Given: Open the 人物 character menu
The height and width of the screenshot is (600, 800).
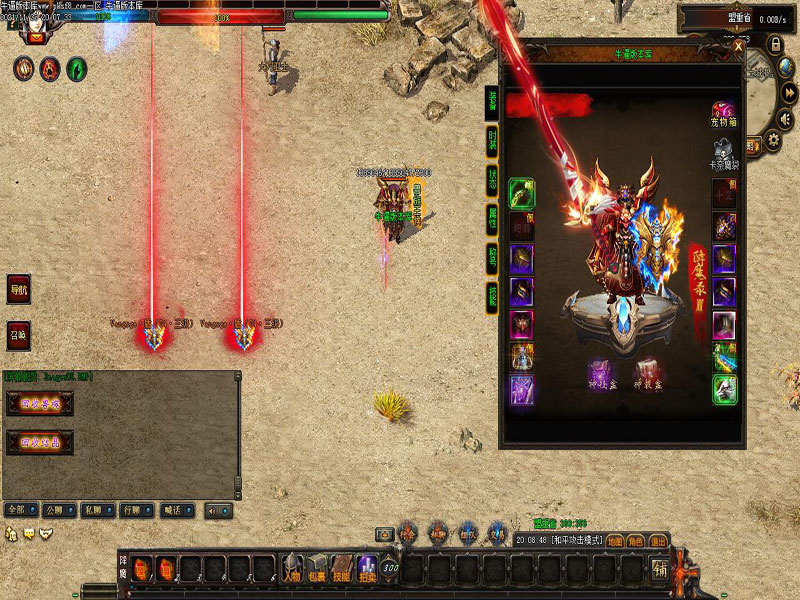Looking at the screenshot, I should point(291,568).
